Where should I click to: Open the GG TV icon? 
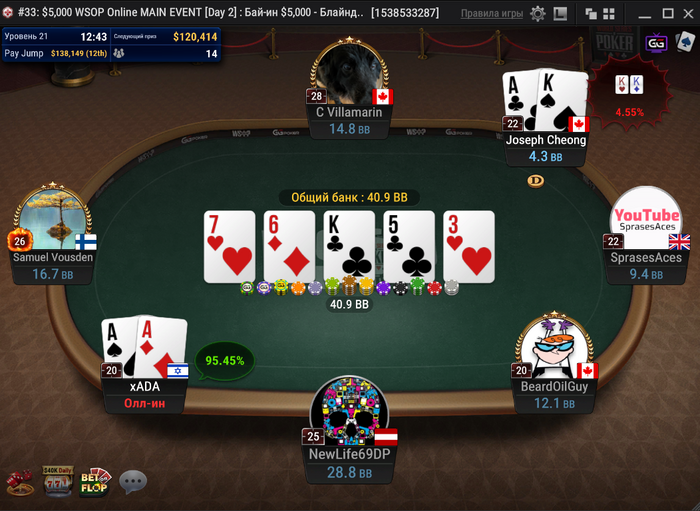(657, 44)
